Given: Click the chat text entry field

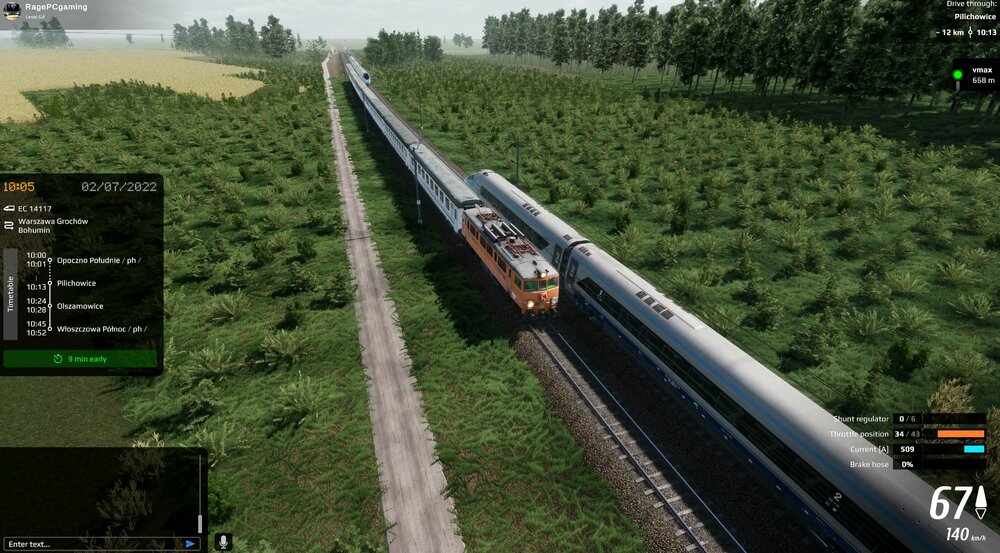Looking at the screenshot, I should point(92,543).
